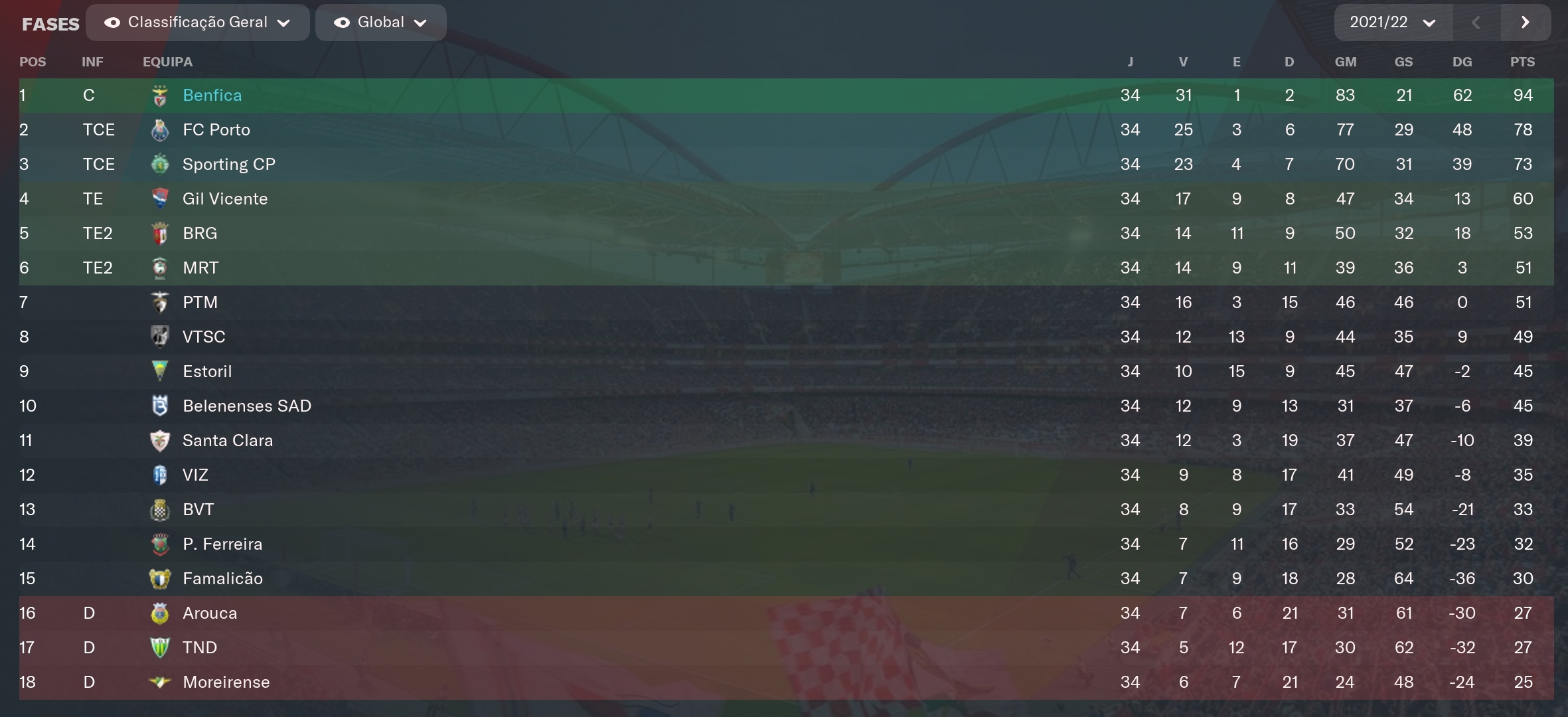Go to the previous season arrow
The image size is (1568, 717).
[x=1476, y=23]
